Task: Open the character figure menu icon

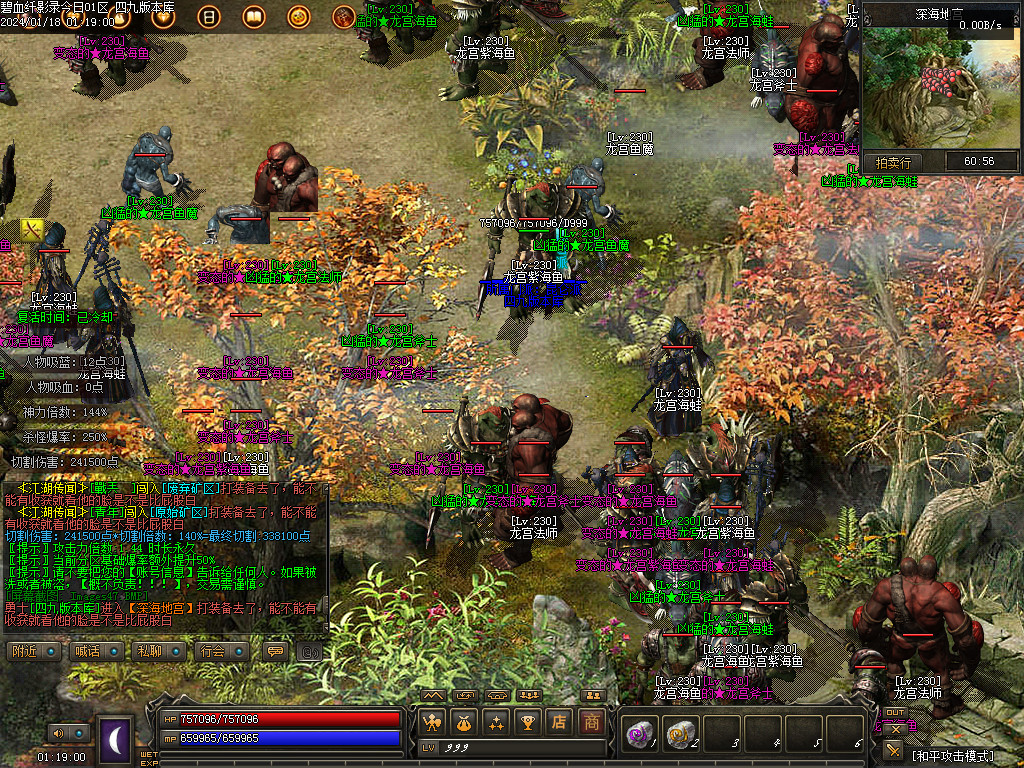Action: [433, 721]
